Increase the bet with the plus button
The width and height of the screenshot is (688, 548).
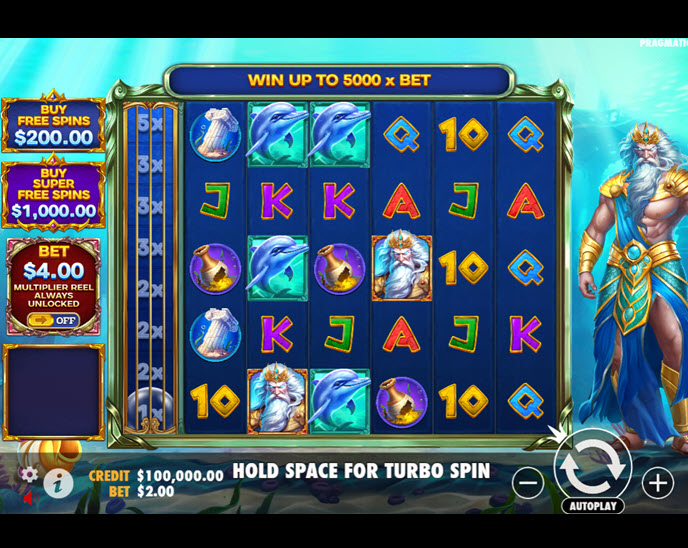pyautogui.click(x=657, y=483)
